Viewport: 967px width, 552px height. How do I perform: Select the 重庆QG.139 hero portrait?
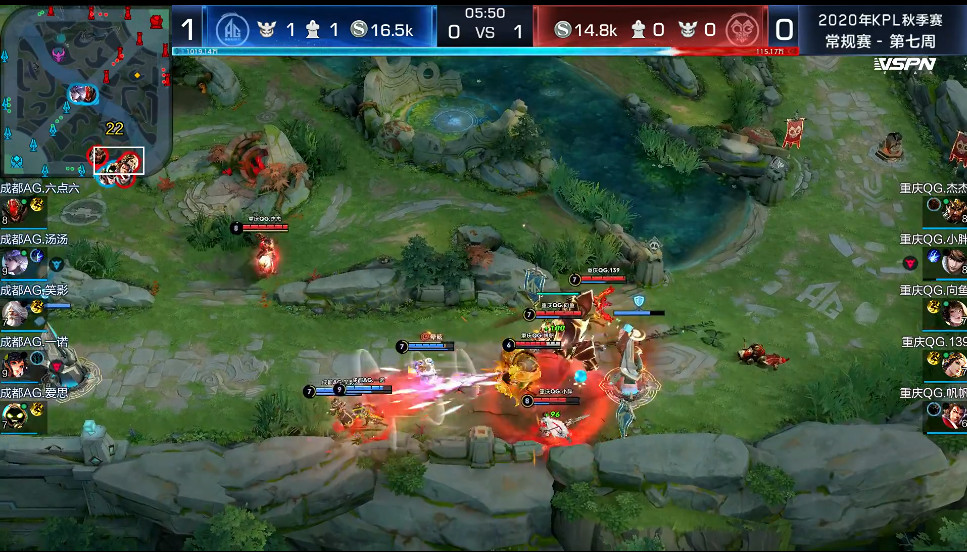[954, 364]
